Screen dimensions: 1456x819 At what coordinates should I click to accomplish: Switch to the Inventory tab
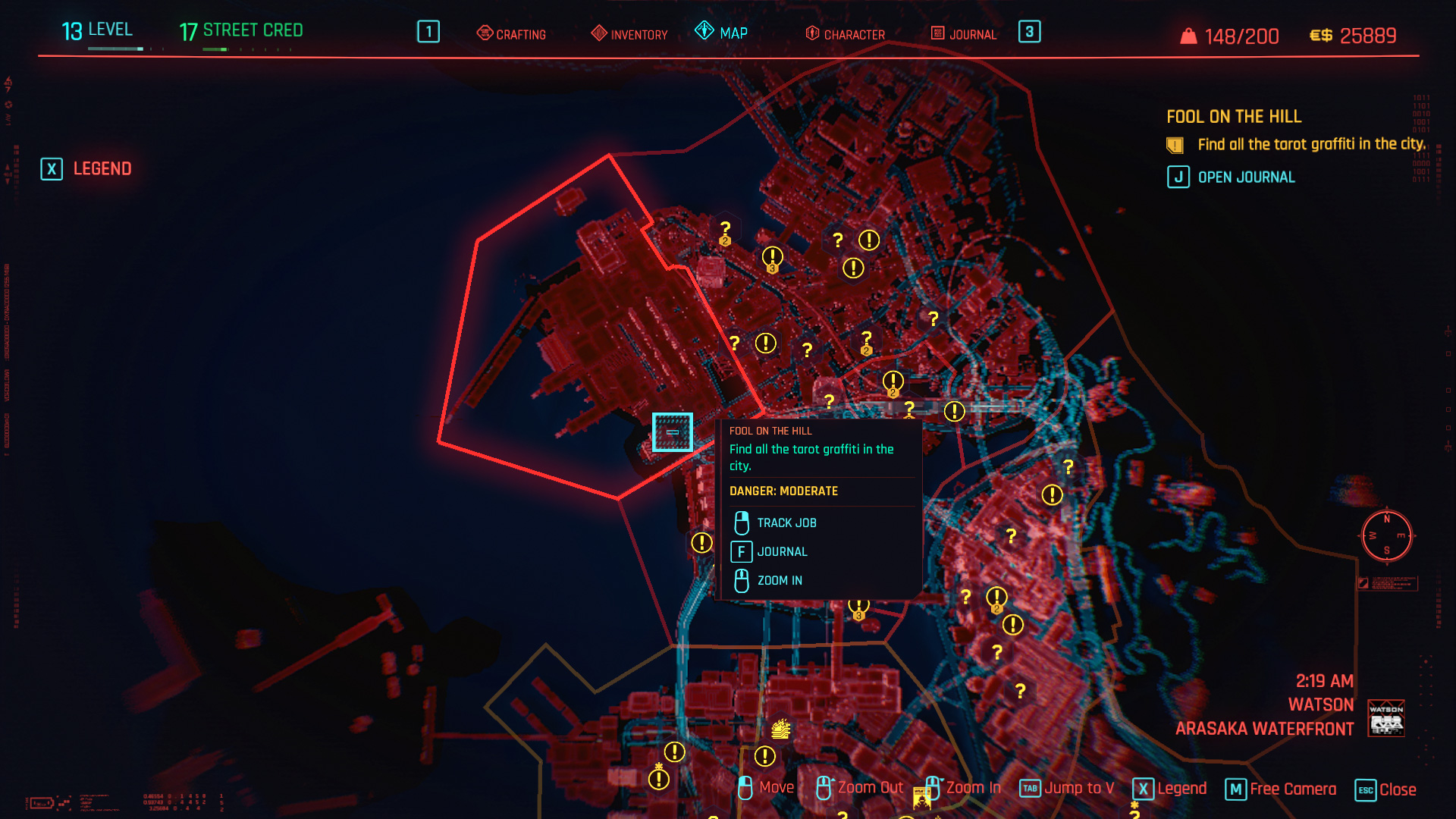tap(630, 34)
